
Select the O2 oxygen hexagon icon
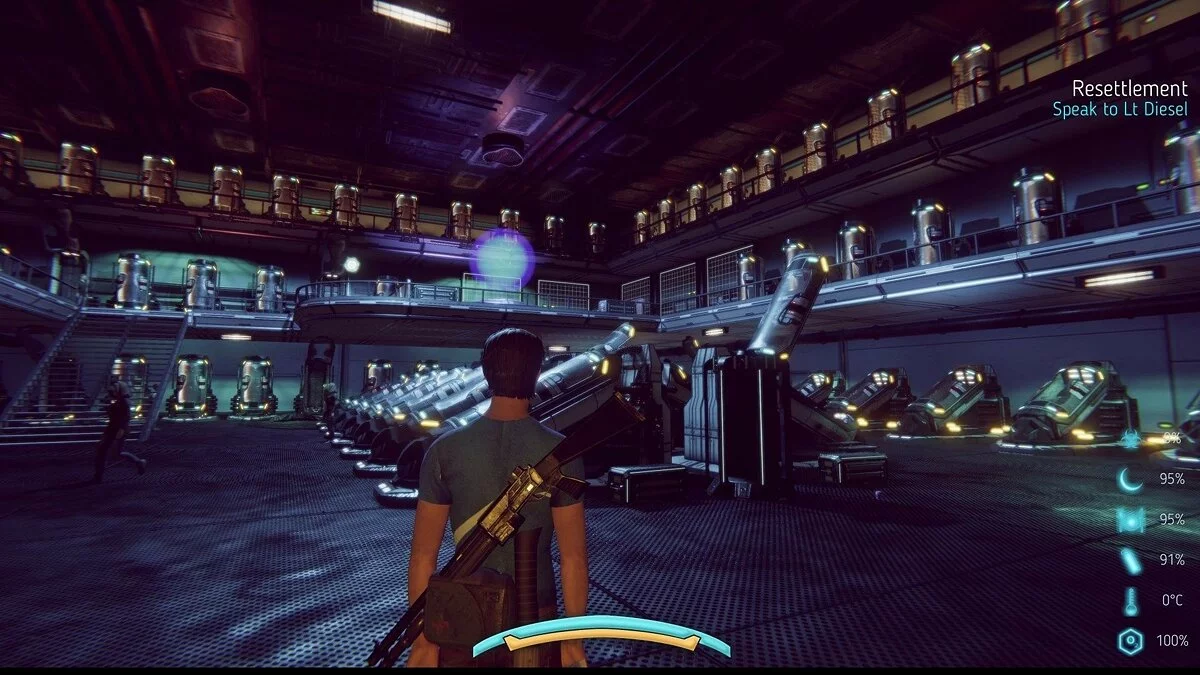tap(1130, 640)
